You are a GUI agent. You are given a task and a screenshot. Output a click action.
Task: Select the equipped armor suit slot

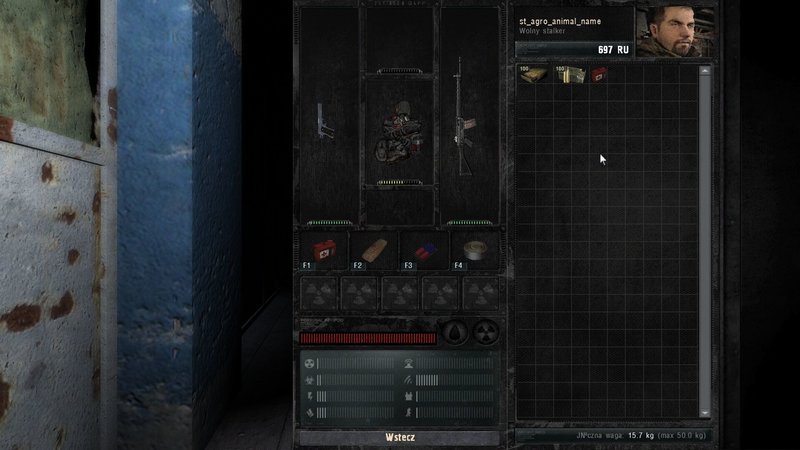(x=398, y=132)
